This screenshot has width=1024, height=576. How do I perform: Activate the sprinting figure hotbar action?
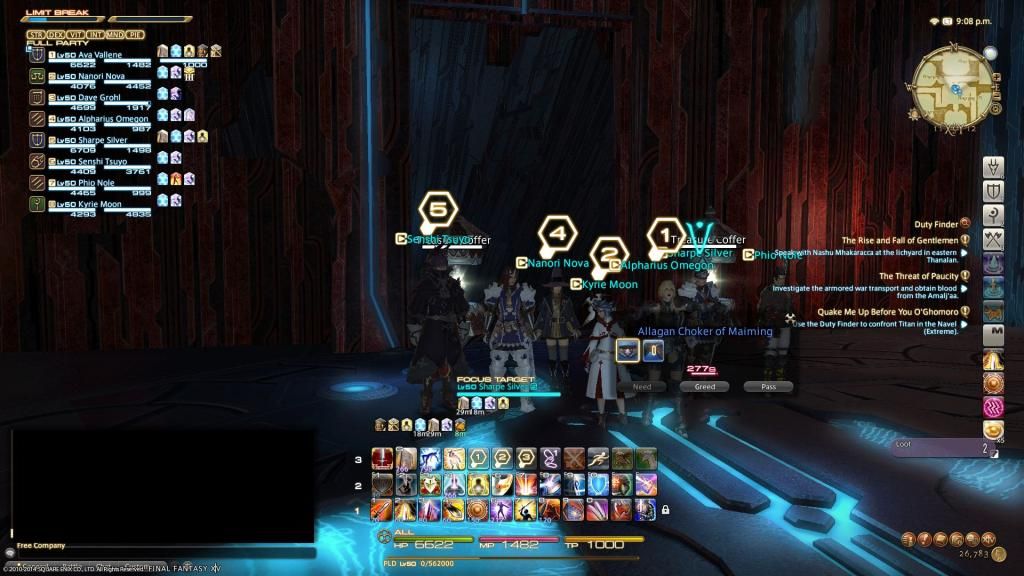599,459
